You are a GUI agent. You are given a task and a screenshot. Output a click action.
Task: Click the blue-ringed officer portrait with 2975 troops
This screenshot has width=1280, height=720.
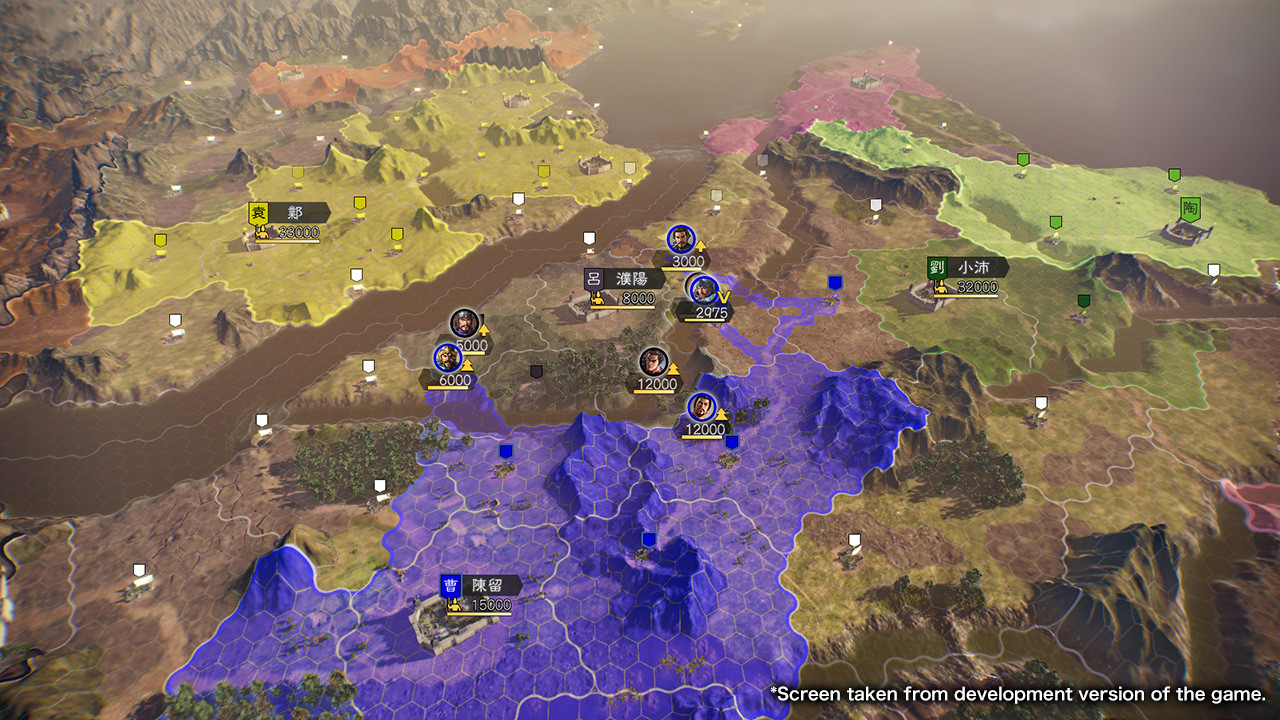pyautogui.click(x=703, y=288)
